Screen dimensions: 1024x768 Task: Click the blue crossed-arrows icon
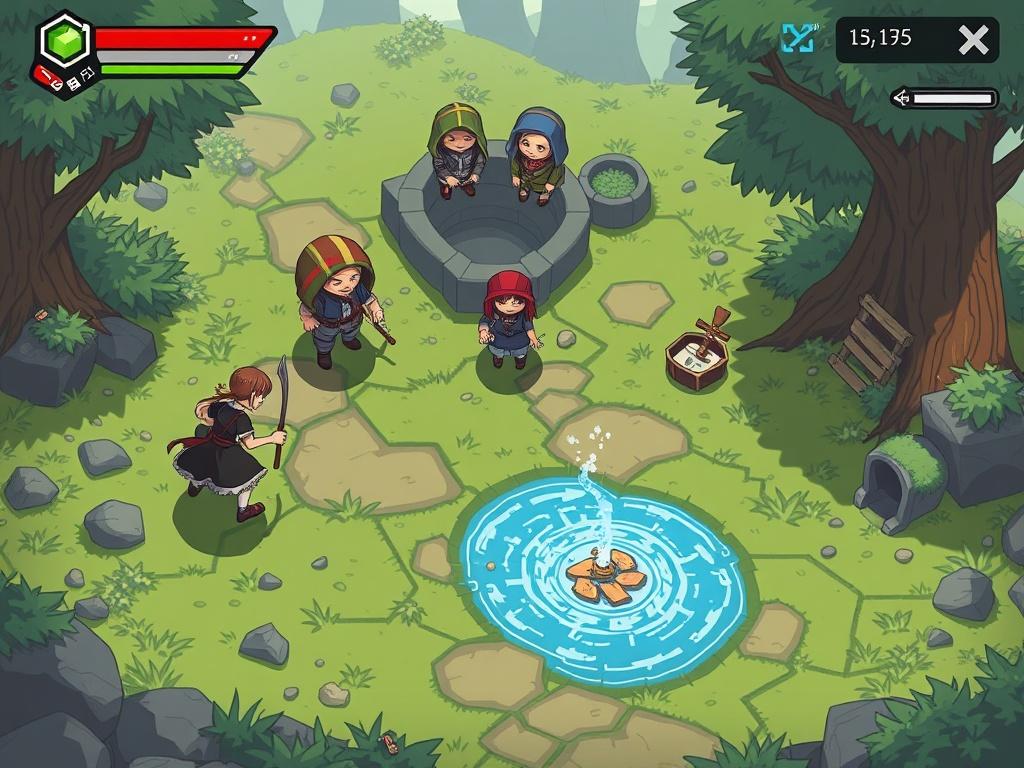[798, 38]
